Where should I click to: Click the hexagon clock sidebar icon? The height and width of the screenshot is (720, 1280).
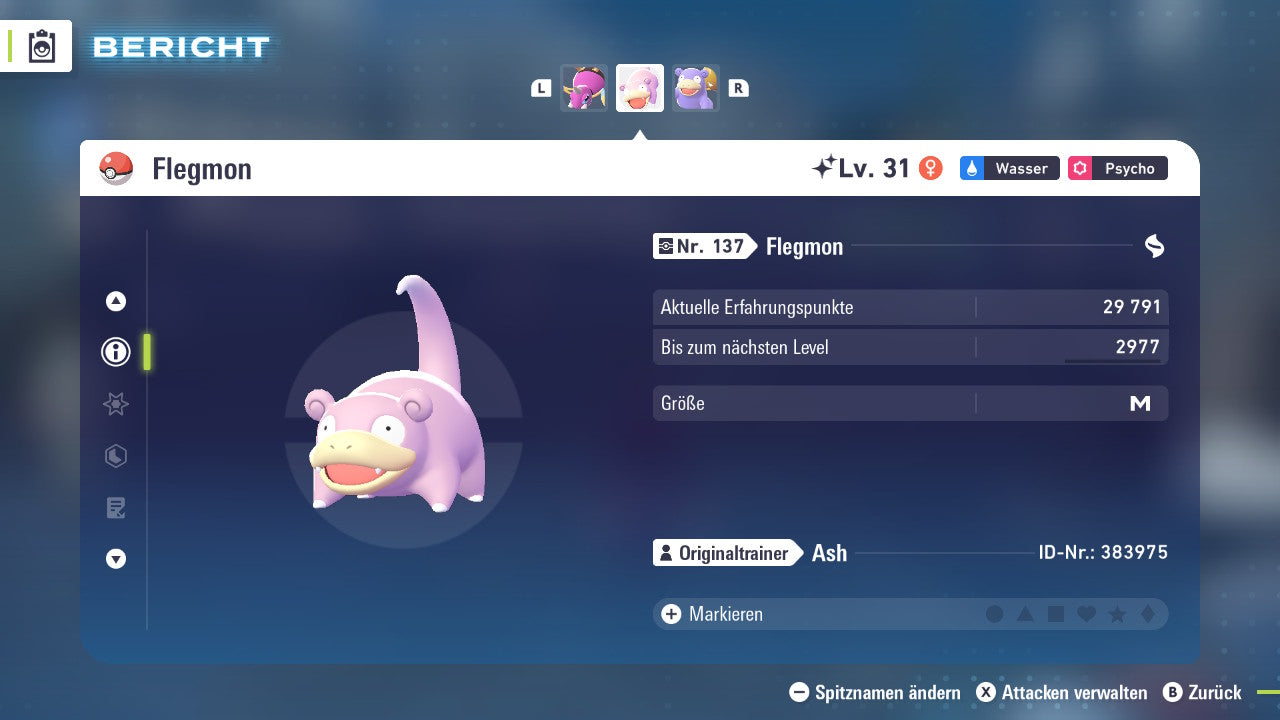pyautogui.click(x=115, y=456)
